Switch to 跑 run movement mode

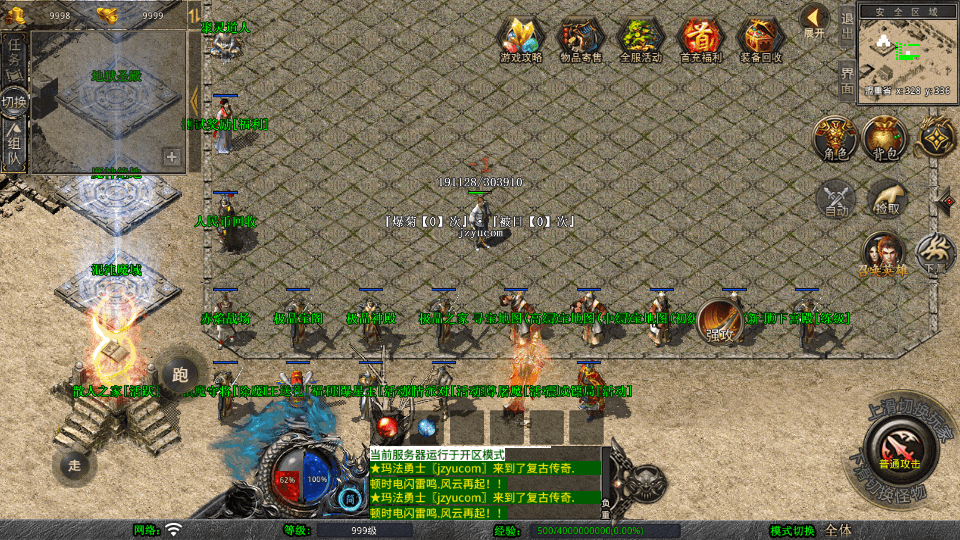pyautogui.click(x=179, y=375)
